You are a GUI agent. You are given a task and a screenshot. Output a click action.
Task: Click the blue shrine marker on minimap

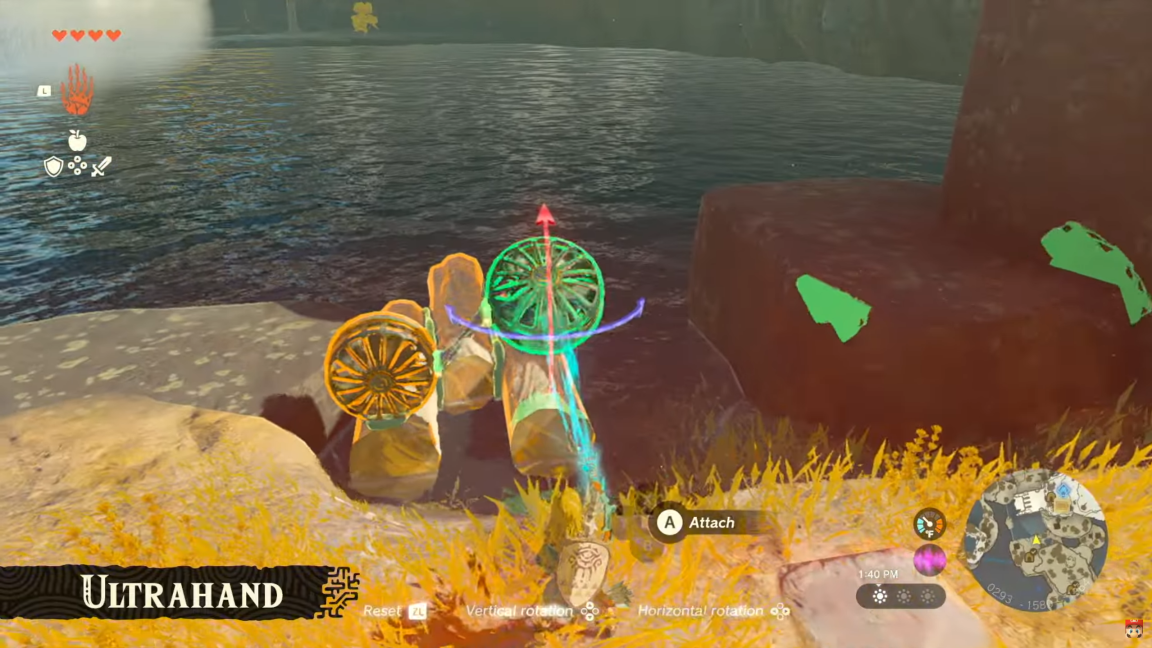coord(1063,492)
